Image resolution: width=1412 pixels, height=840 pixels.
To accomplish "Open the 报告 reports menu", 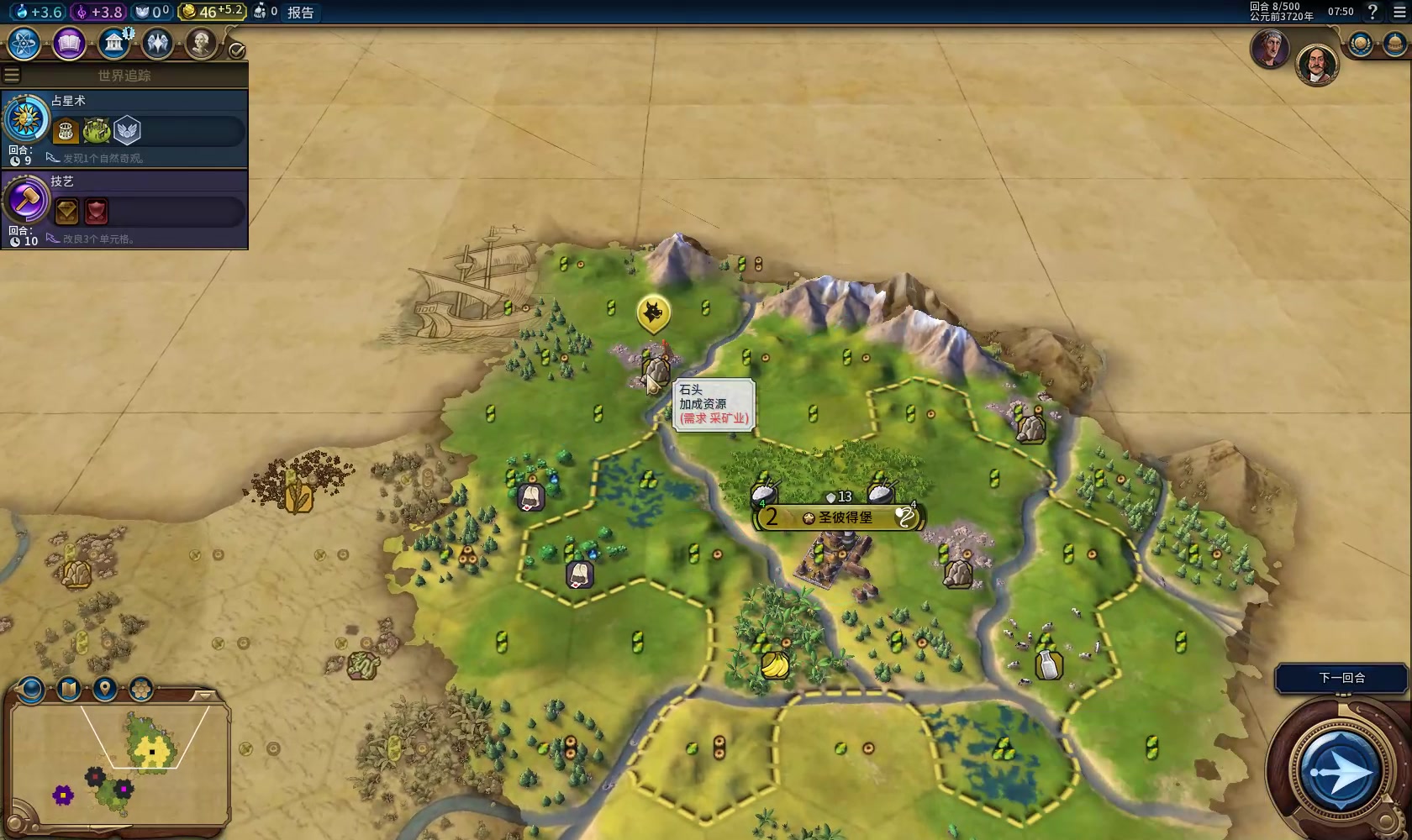I will coord(300,12).
